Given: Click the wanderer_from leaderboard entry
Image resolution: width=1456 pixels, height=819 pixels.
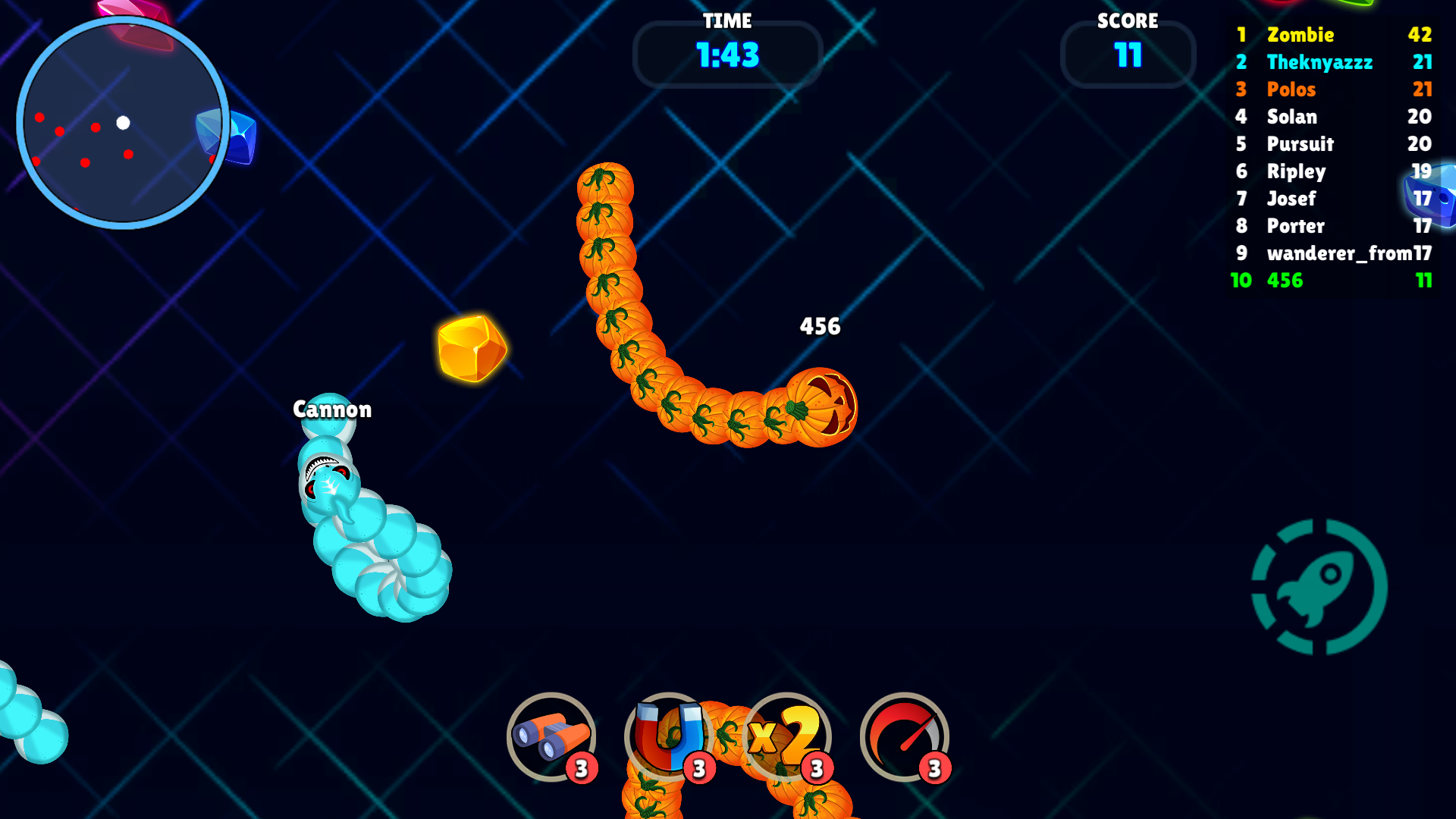Looking at the screenshot, I should point(1338,253).
